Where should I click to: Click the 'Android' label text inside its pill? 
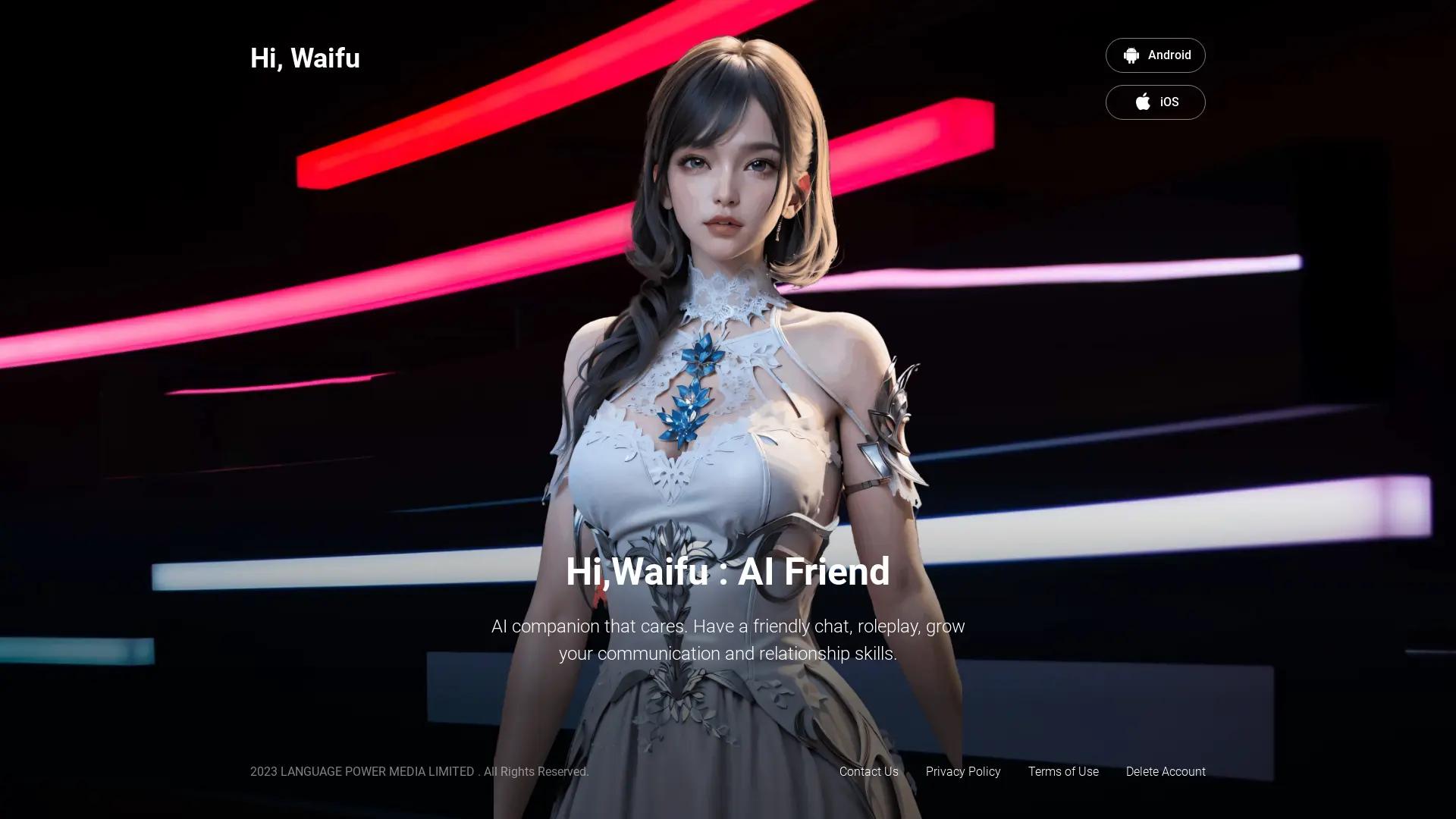click(x=1171, y=55)
